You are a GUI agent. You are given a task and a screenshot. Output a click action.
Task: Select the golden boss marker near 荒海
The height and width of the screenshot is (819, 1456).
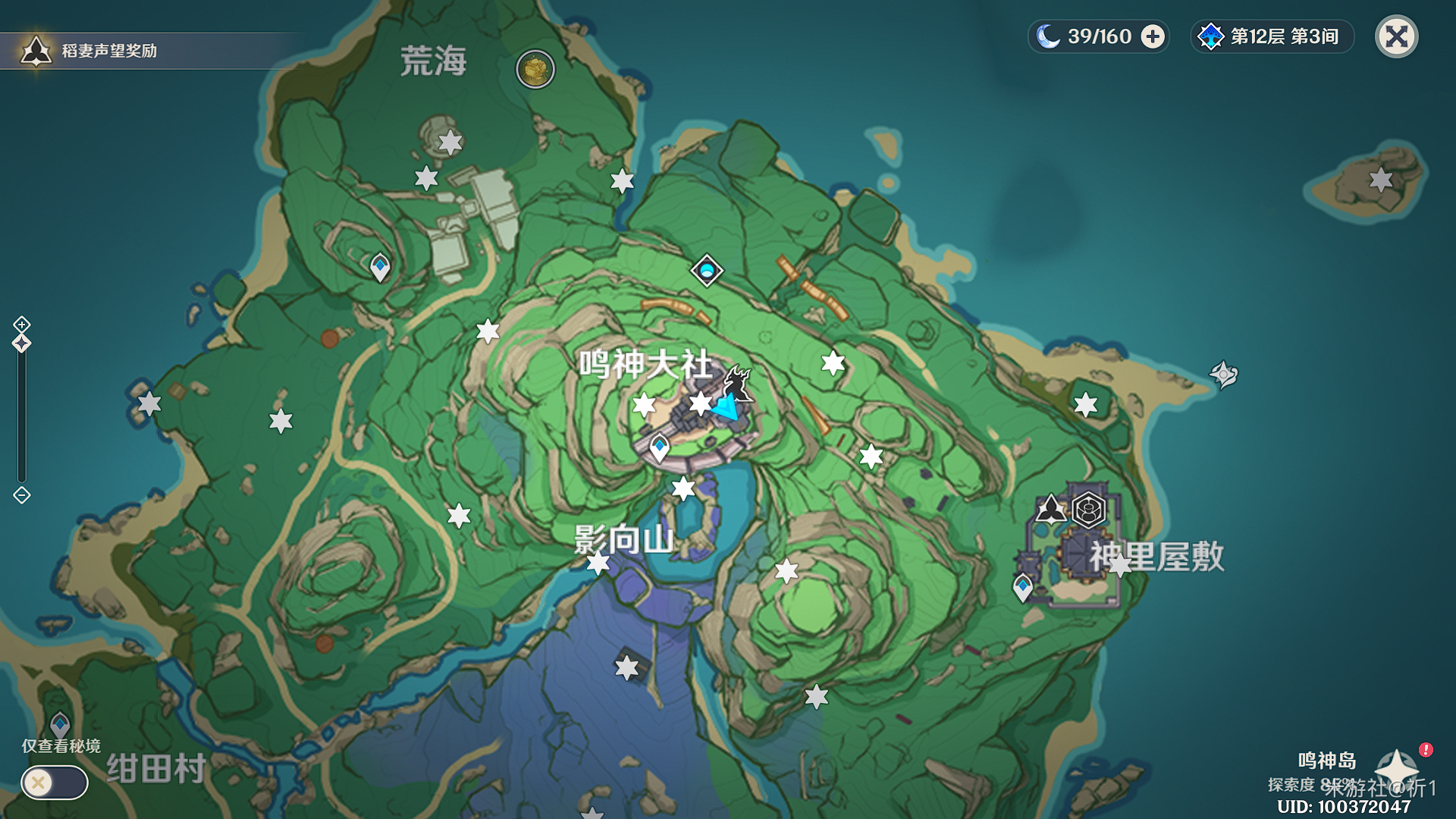coord(535,70)
